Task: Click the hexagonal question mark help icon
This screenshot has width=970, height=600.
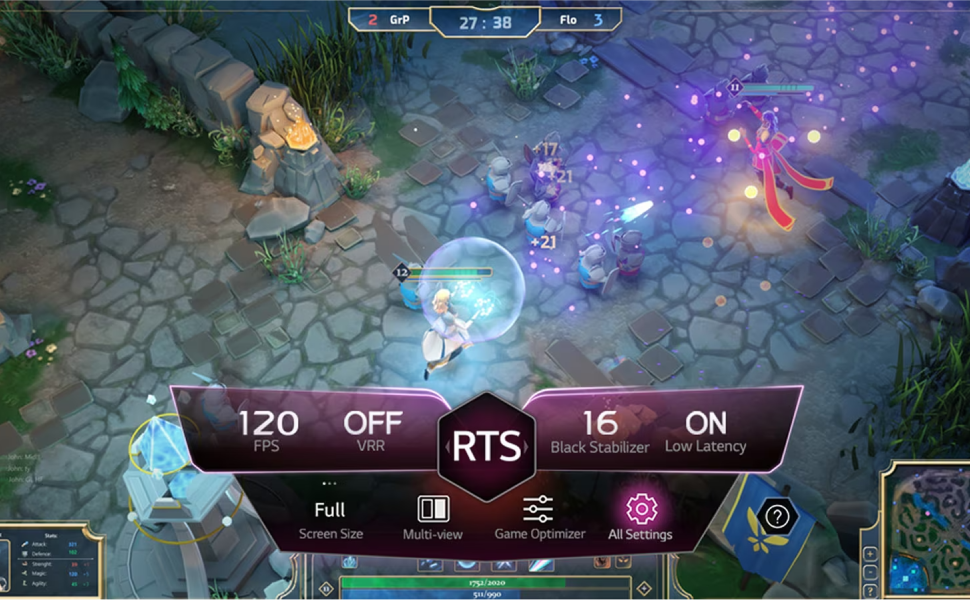Action: pyautogui.click(x=777, y=517)
